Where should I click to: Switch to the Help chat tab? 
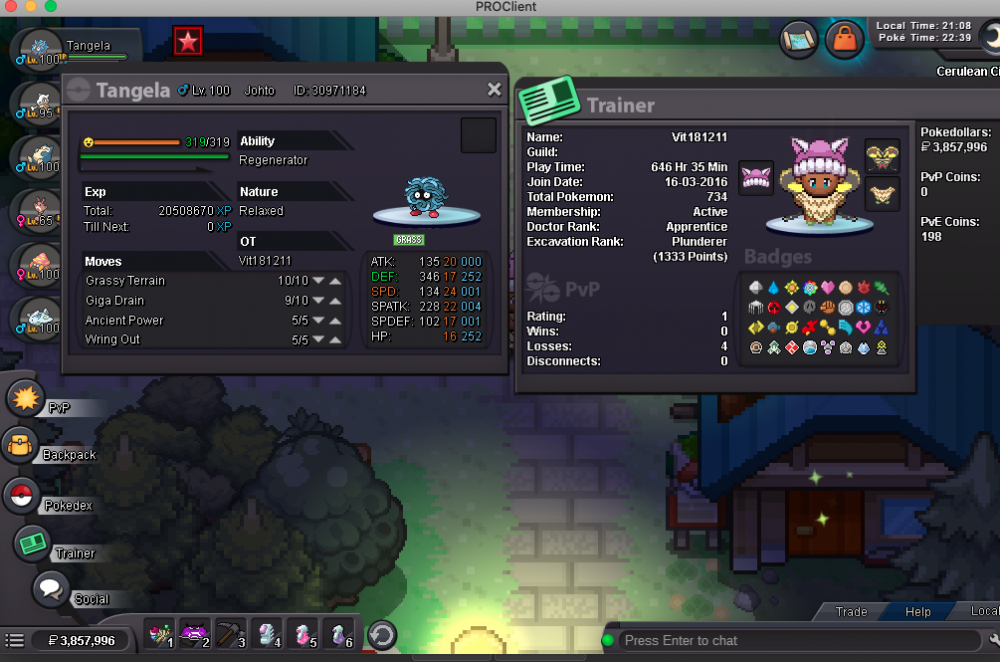(917, 612)
